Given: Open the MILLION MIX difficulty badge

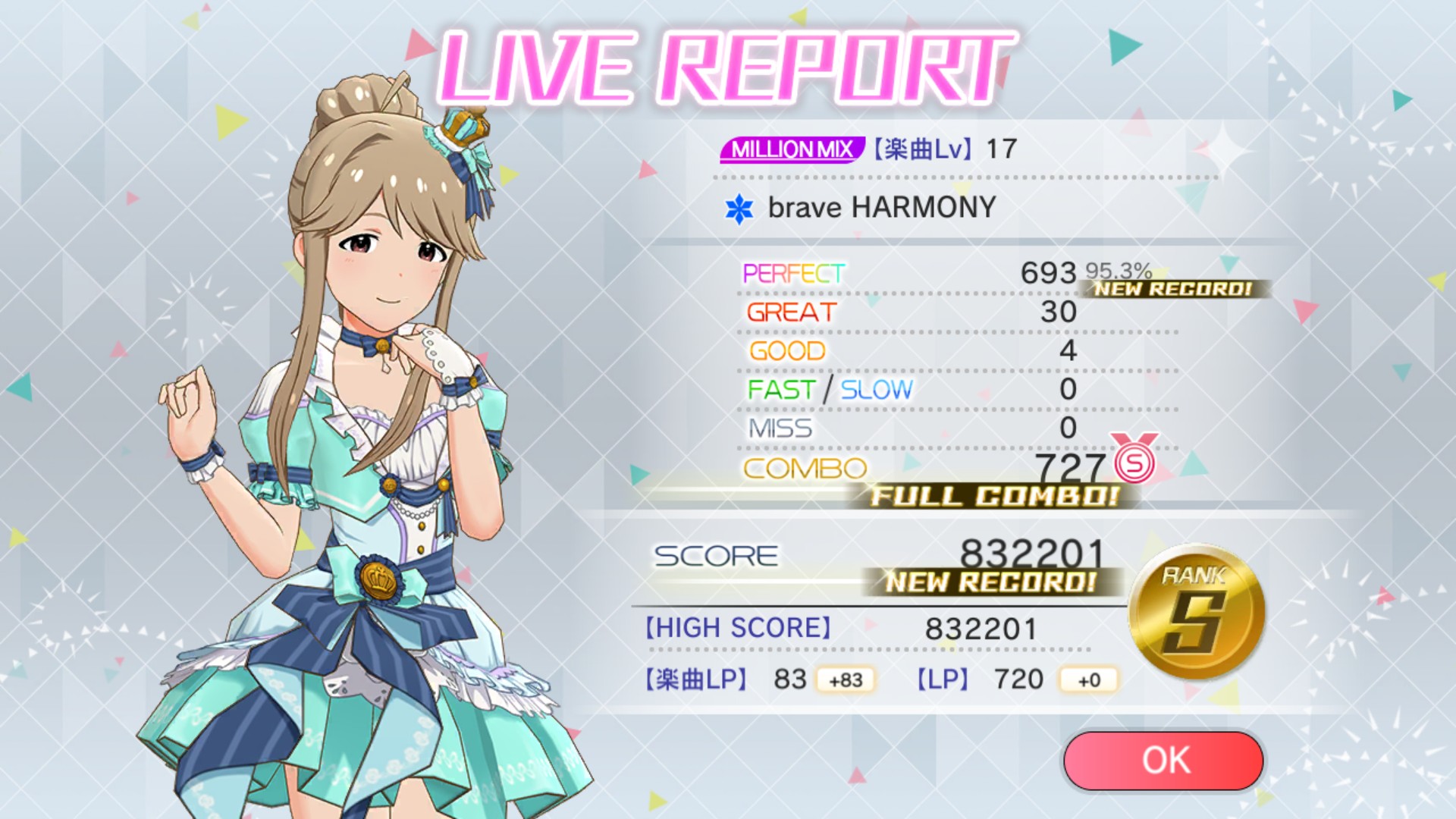Looking at the screenshot, I should point(794,149).
